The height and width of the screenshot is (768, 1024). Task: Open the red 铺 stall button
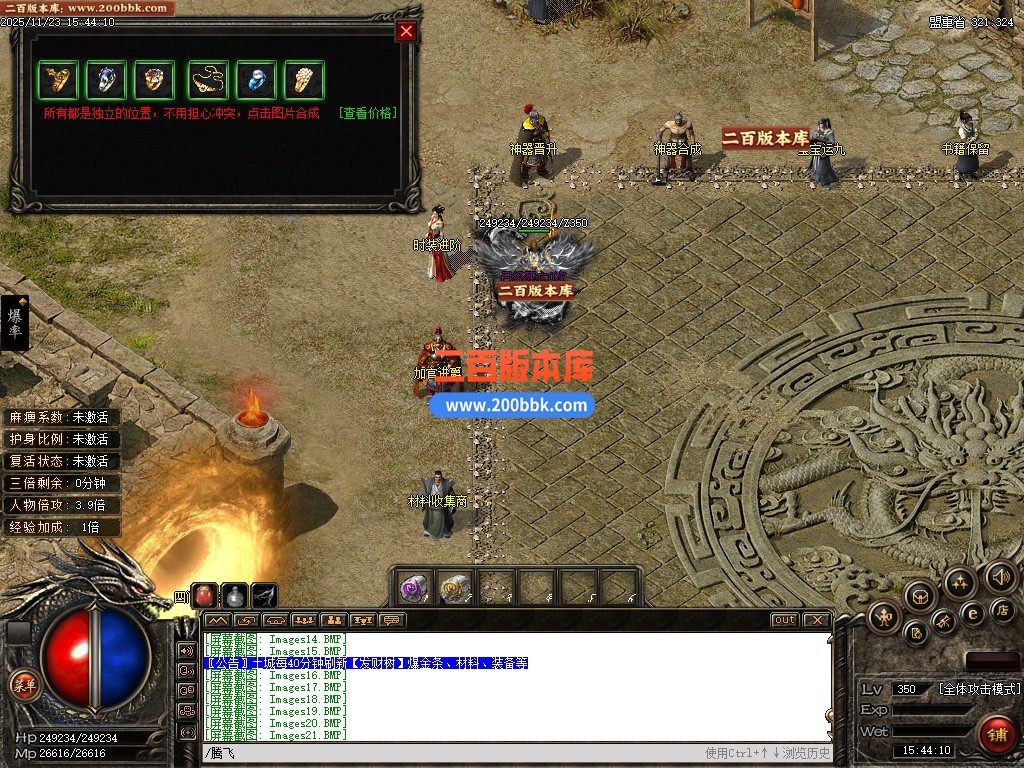[996, 735]
